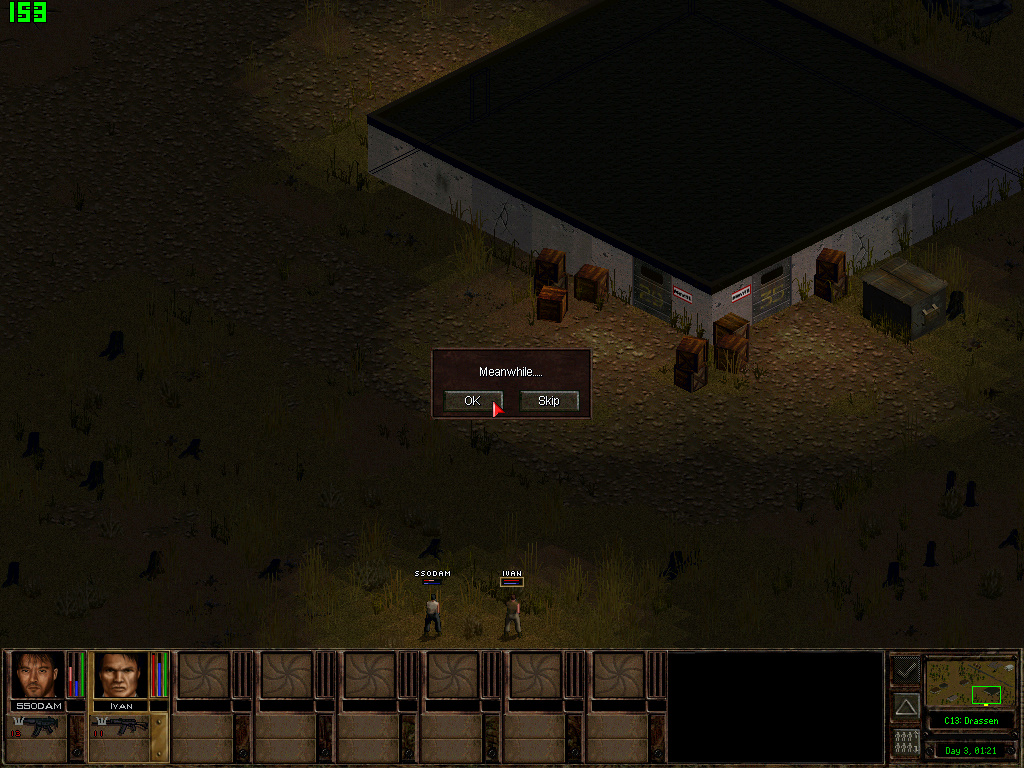
Task: Click the sector minimap
Action: (x=969, y=683)
